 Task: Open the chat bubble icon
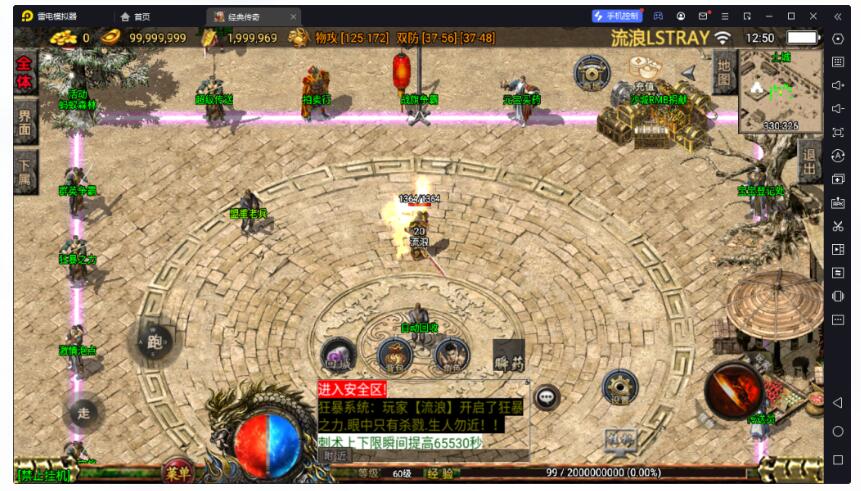[x=546, y=398]
